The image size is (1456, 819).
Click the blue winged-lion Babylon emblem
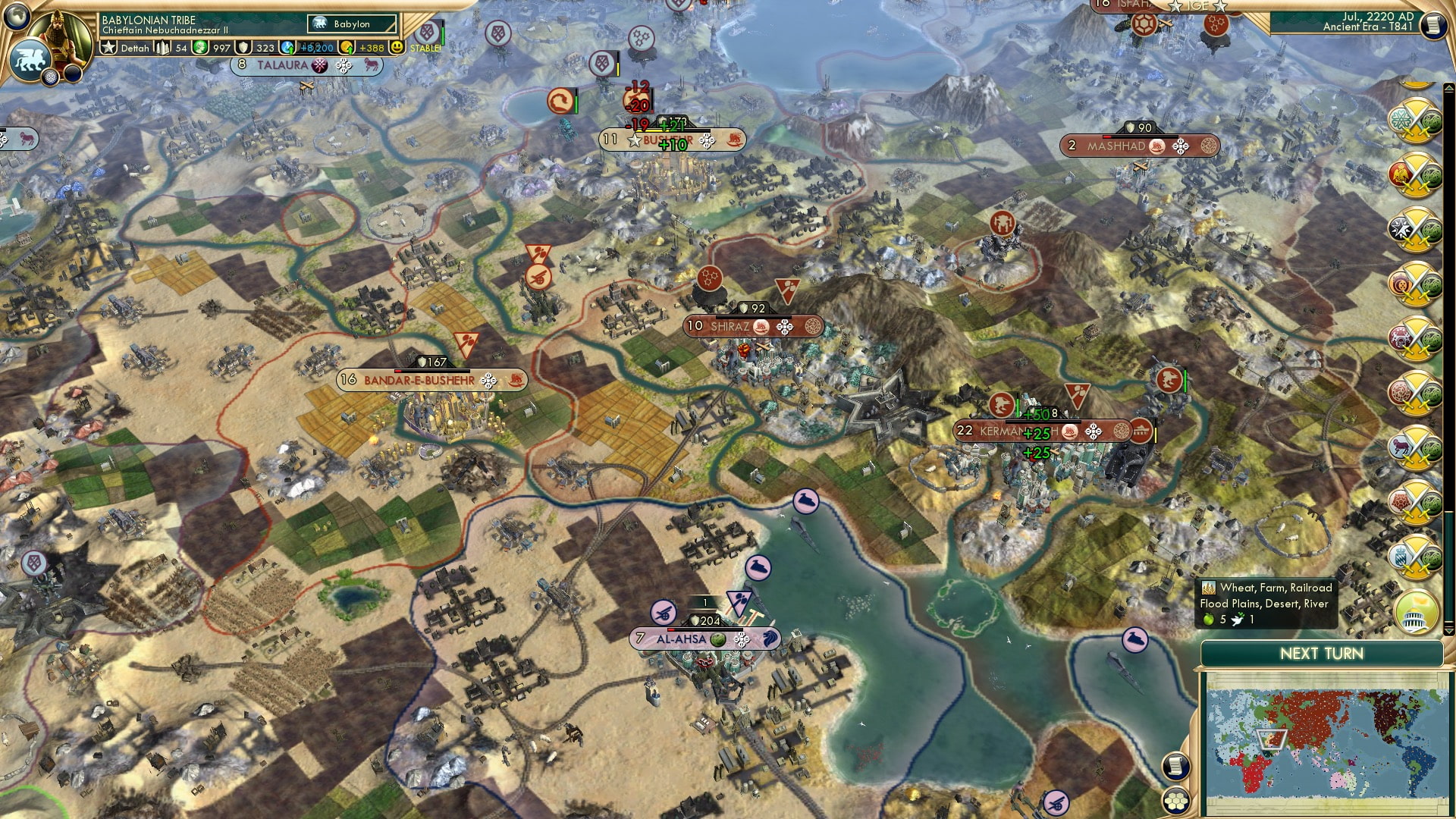[x=29, y=59]
